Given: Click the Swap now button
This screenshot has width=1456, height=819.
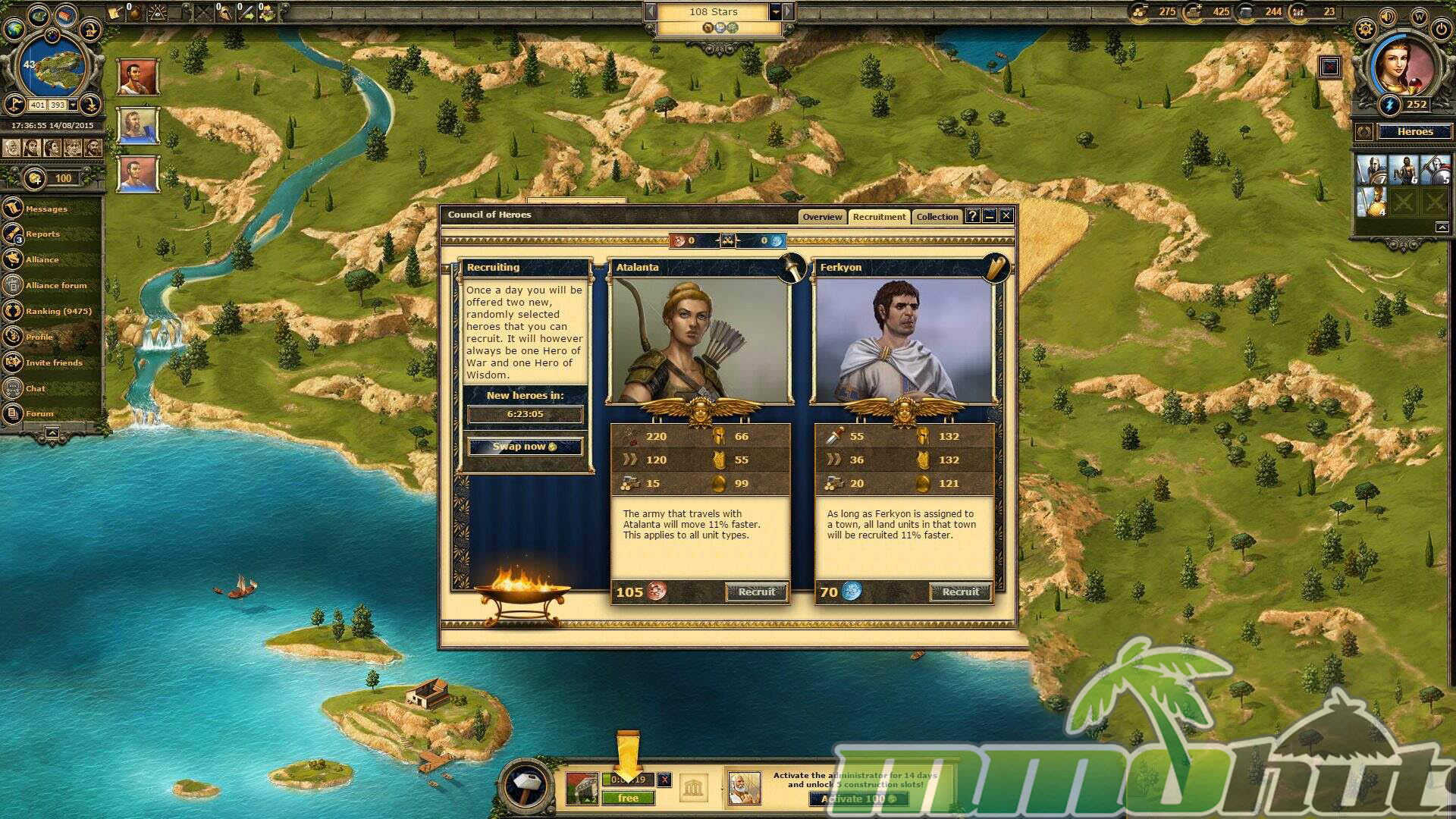Looking at the screenshot, I should [525, 447].
